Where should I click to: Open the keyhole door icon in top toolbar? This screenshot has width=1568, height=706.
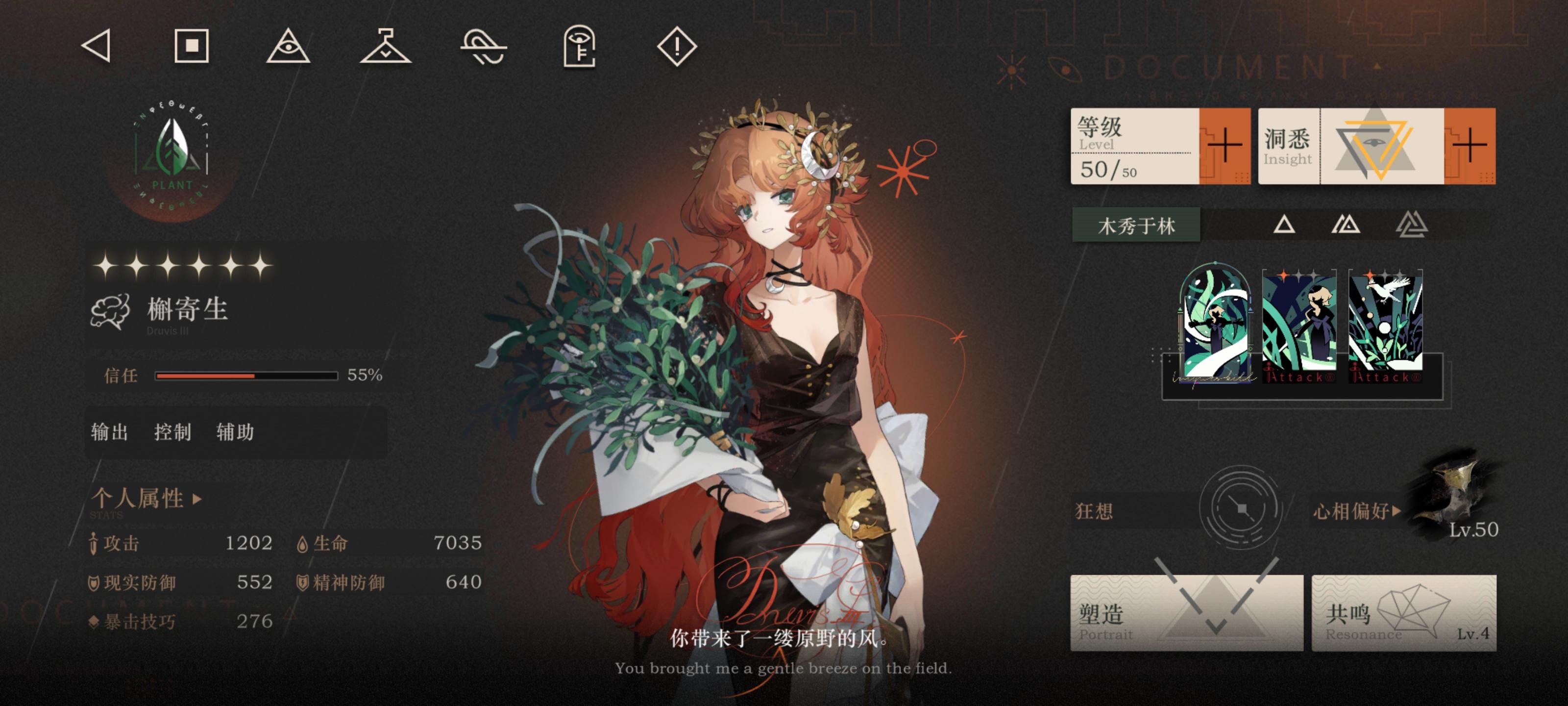click(580, 48)
